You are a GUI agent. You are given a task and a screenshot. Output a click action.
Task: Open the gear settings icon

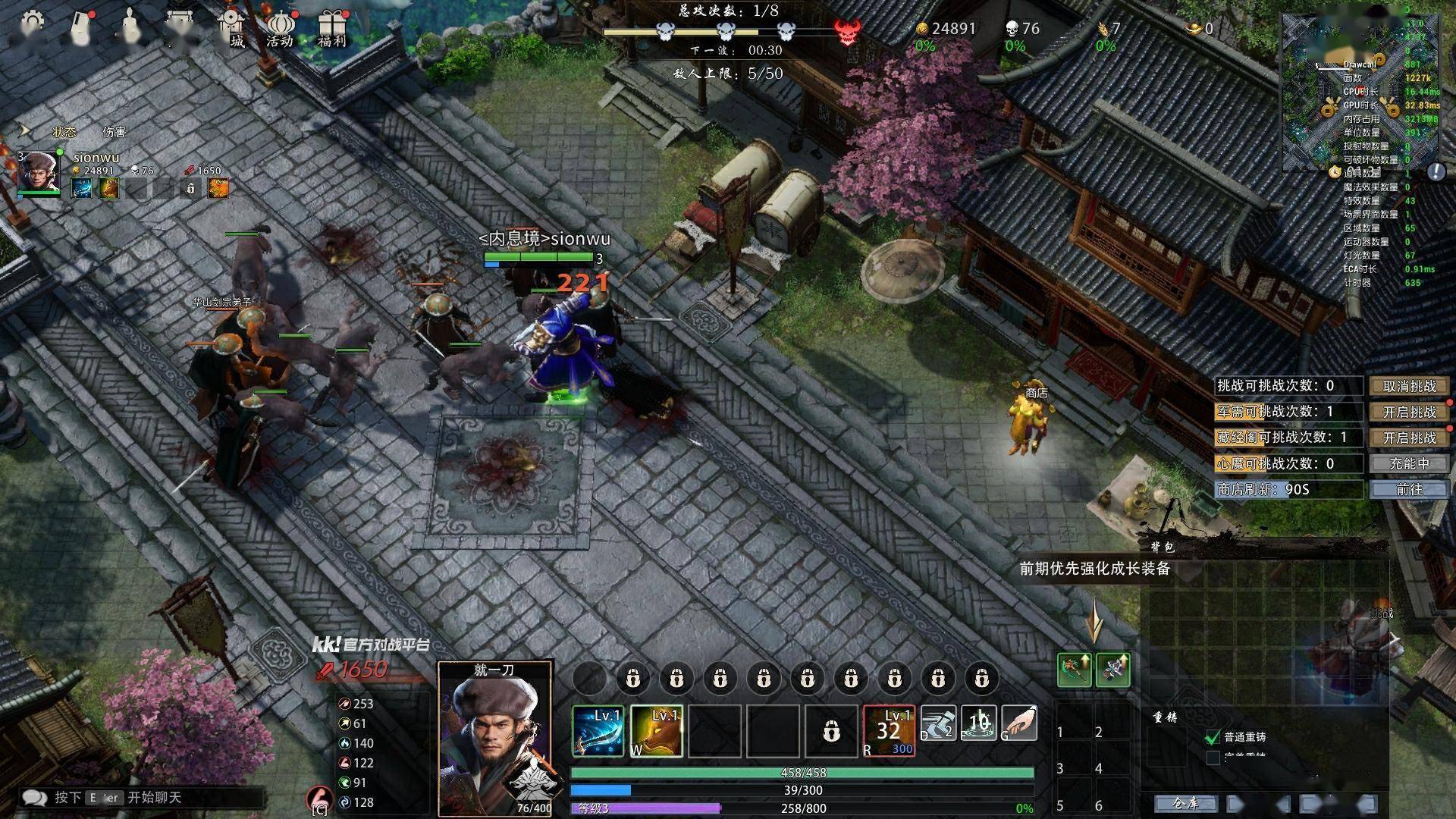[32, 24]
